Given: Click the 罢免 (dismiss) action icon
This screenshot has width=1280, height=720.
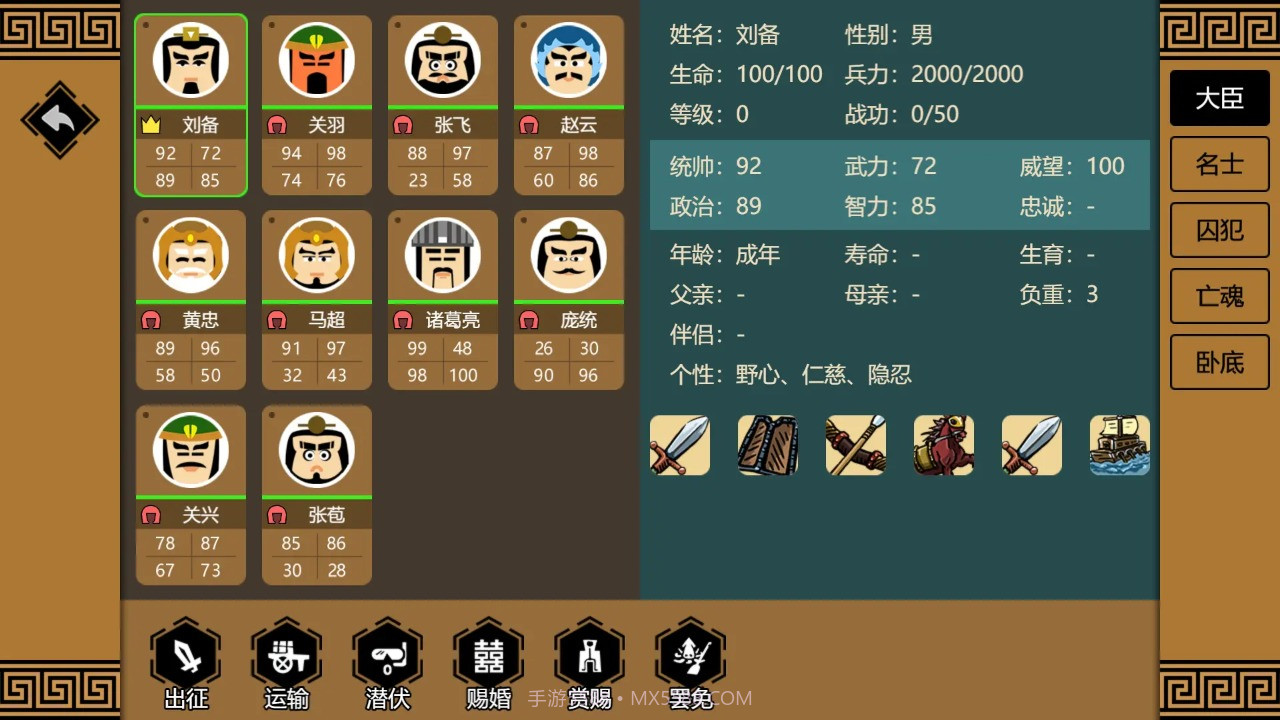Looking at the screenshot, I should pyautogui.click(x=690, y=655).
